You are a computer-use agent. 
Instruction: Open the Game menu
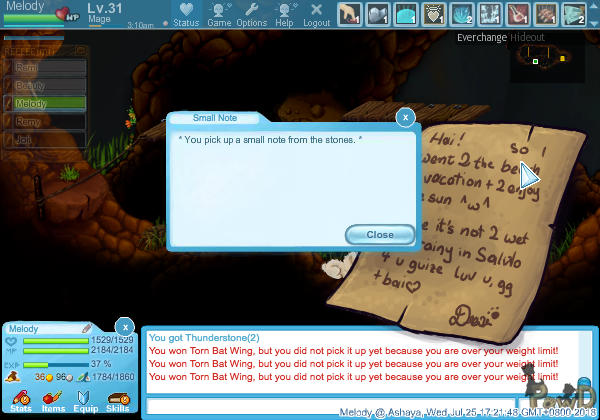[218, 14]
